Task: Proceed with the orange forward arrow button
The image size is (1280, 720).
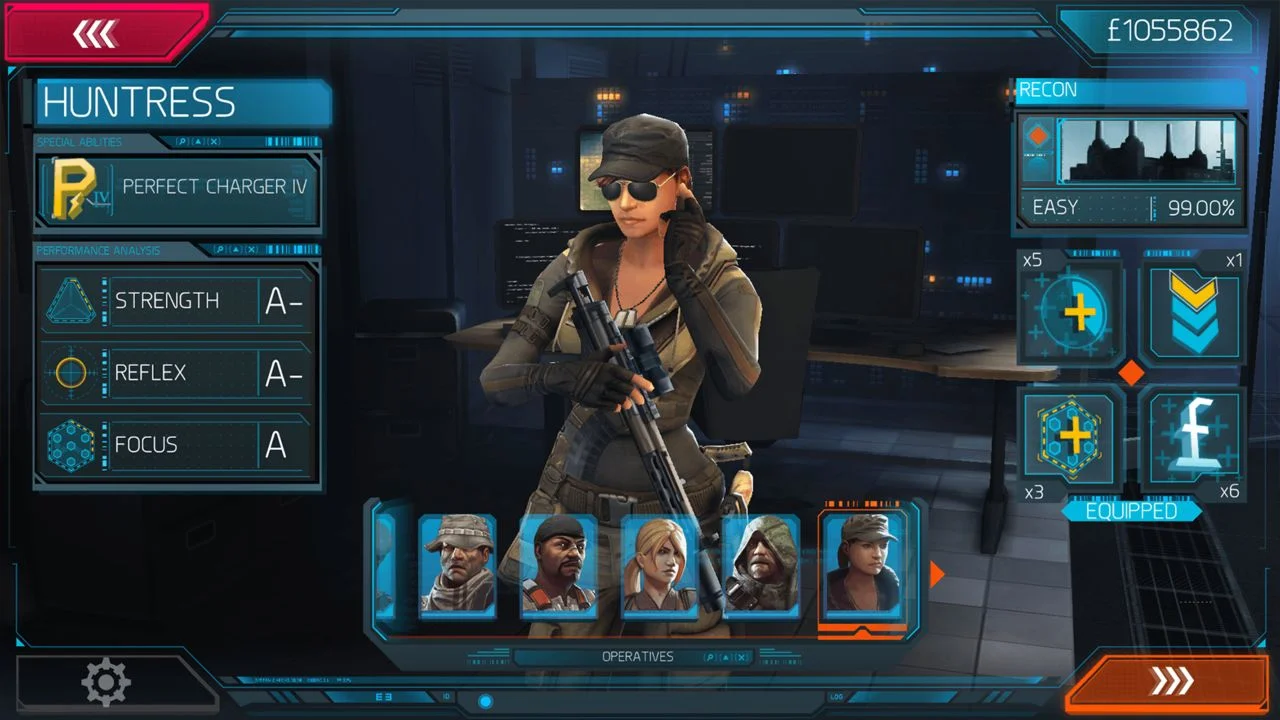Action: [x=1170, y=681]
